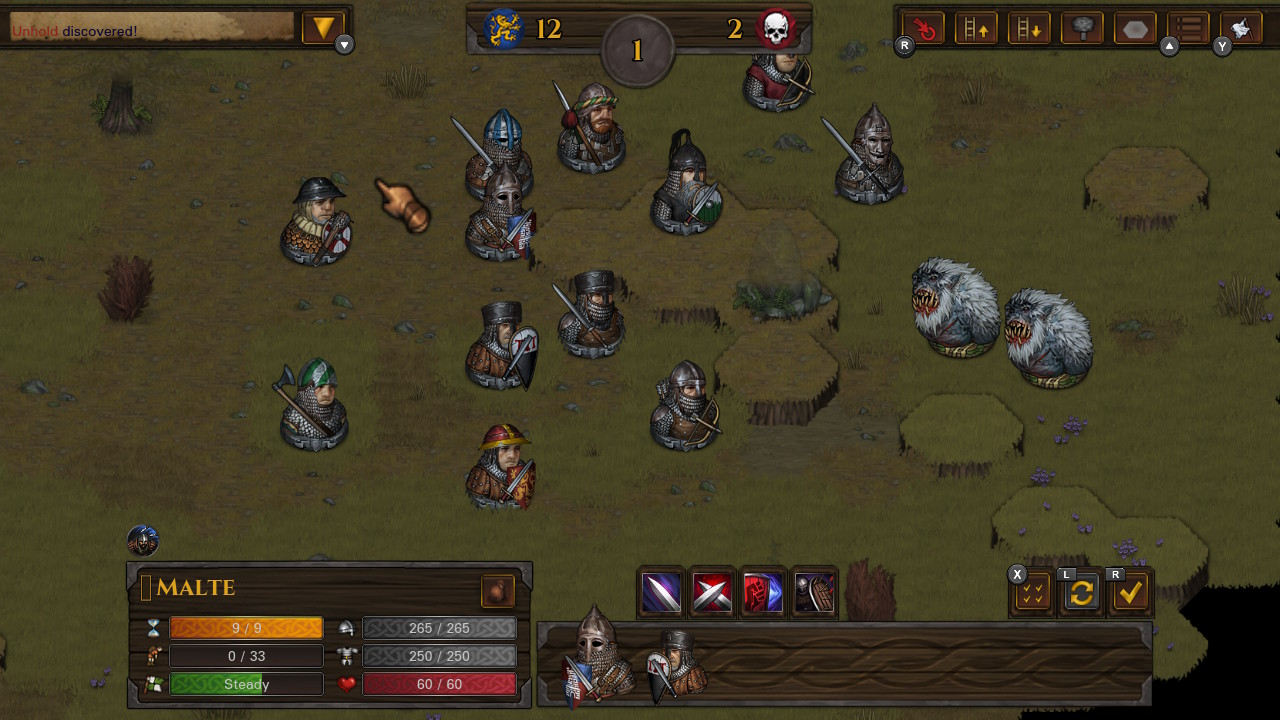Screen dimensions: 1280x720
Task: Toggle the hexagon grid overlay
Action: pyautogui.click(x=1134, y=27)
